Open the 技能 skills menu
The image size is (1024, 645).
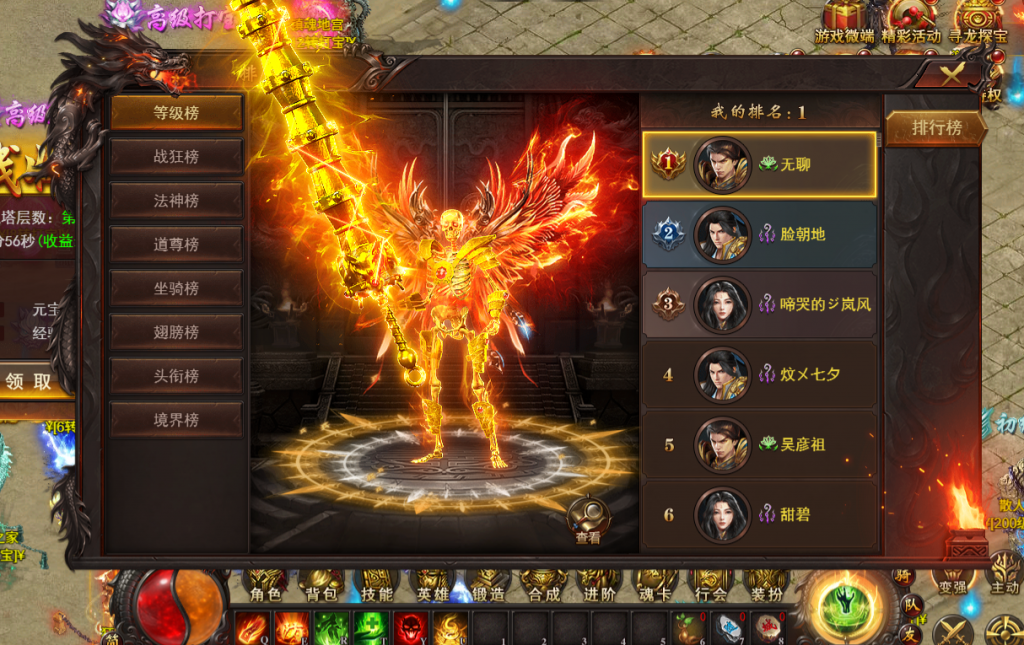377,586
